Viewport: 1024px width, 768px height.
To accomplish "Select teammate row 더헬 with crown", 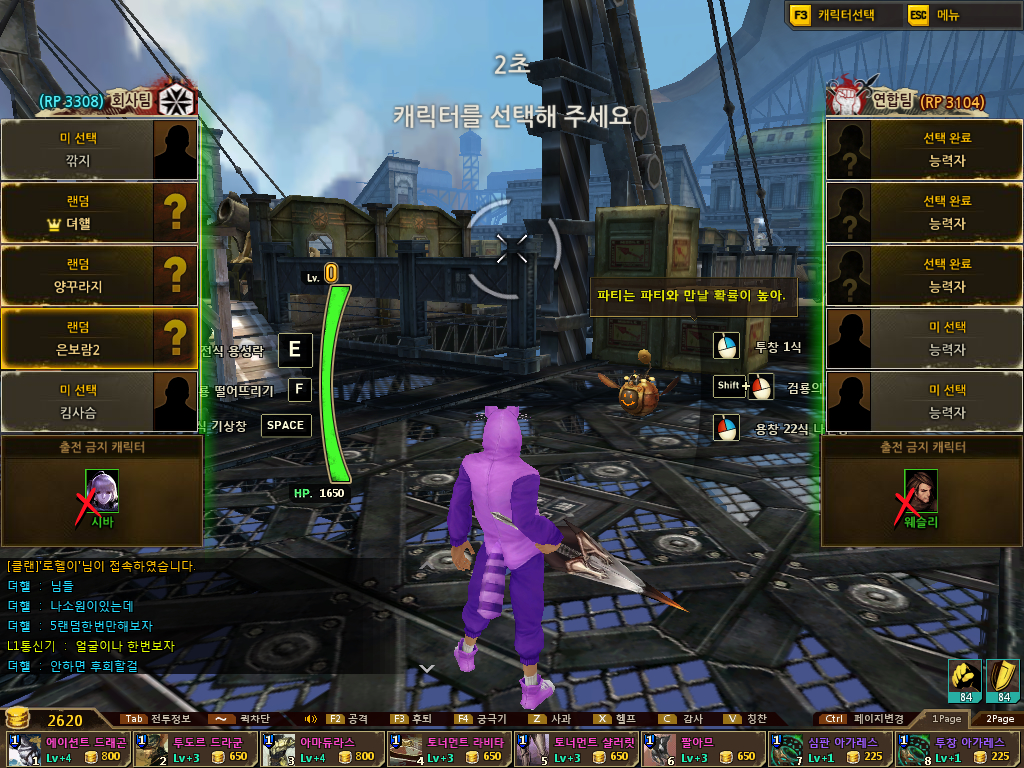I will click(98, 213).
